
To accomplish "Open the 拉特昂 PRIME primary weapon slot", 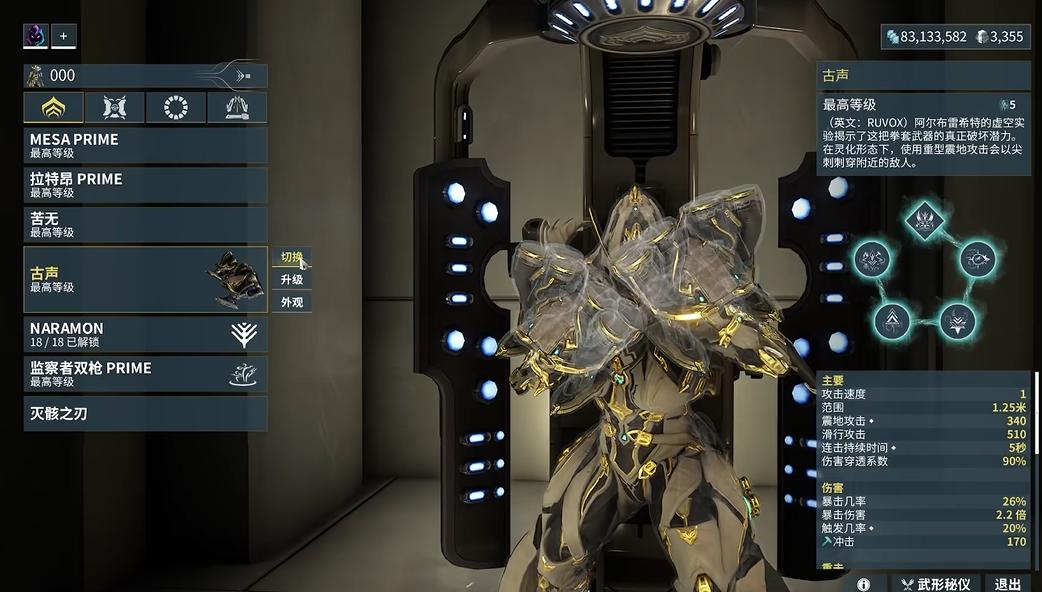I will [x=145, y=185].
